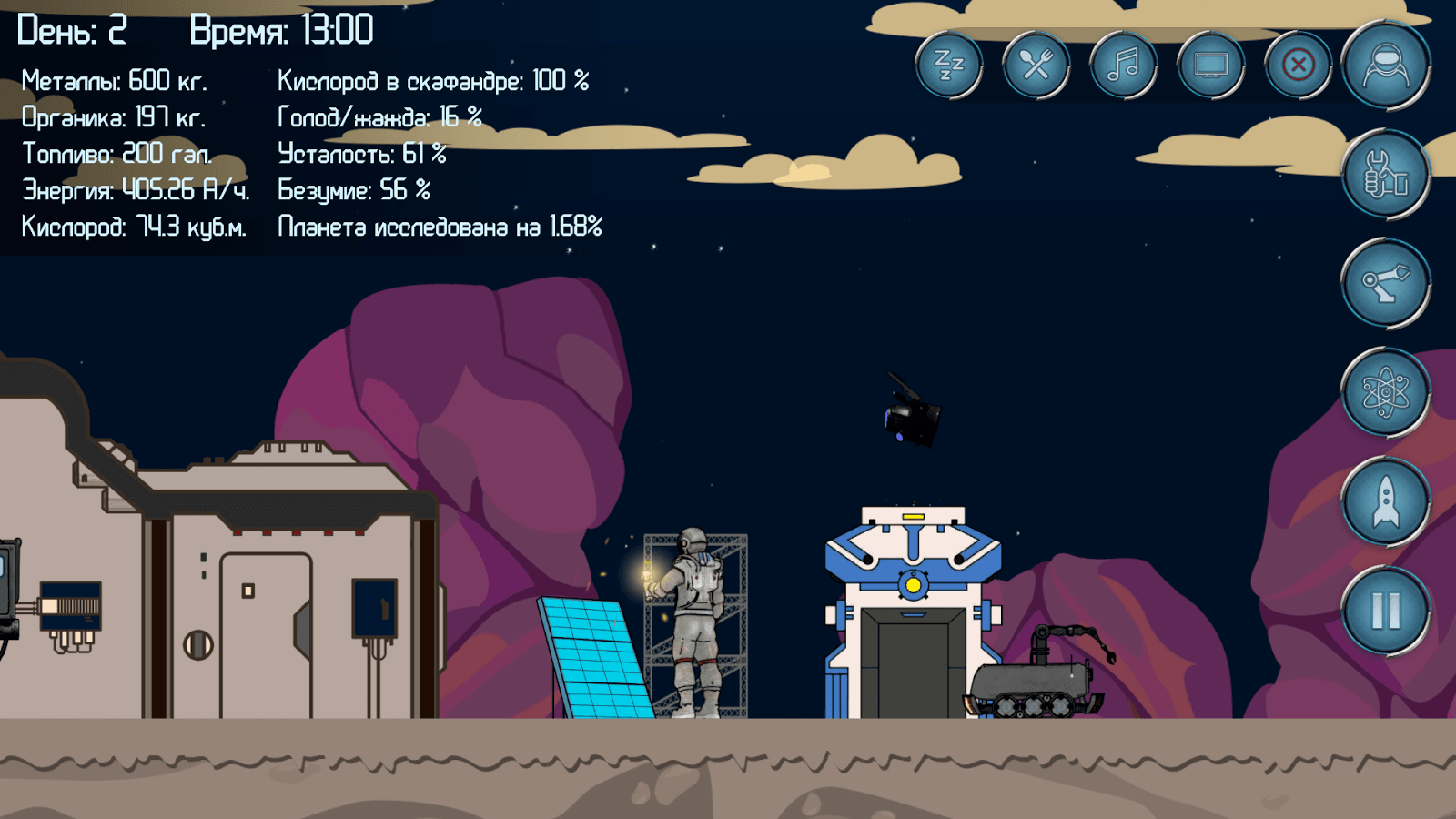Click the red X cancel button
The width and height of the screenshot is (1456, 819).
tap(1298, 66)
